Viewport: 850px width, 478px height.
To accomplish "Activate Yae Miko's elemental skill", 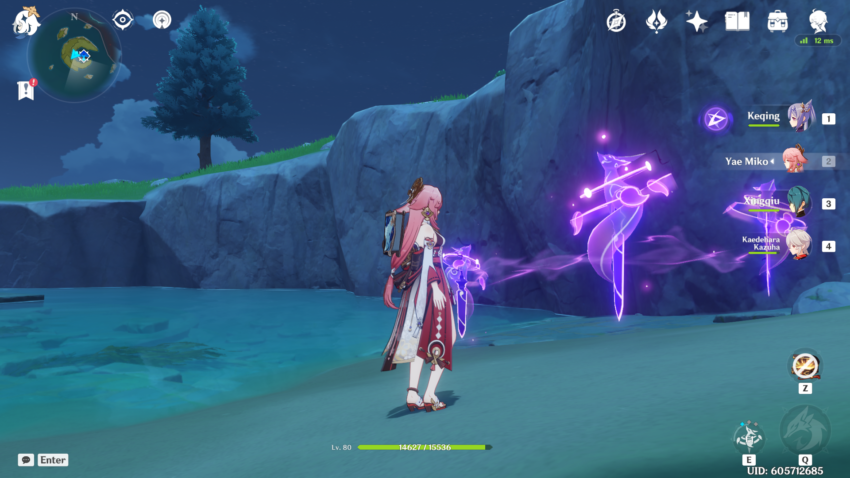I will click(748, 434).
